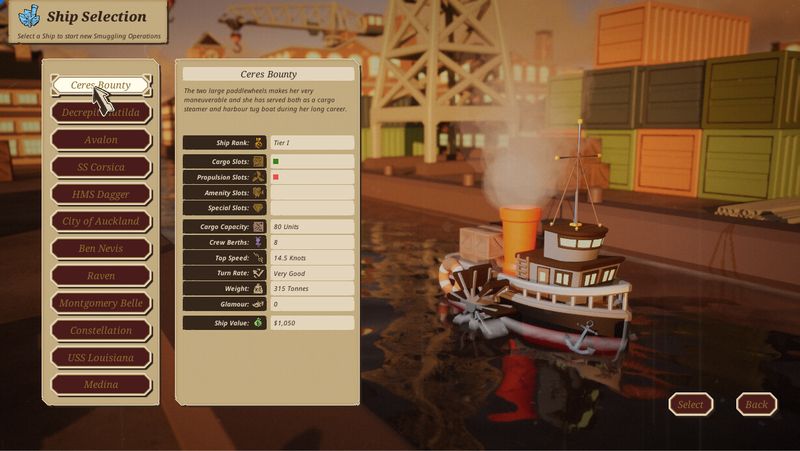
Task: Choose HMS Dagger from the list
Action: 101,194
